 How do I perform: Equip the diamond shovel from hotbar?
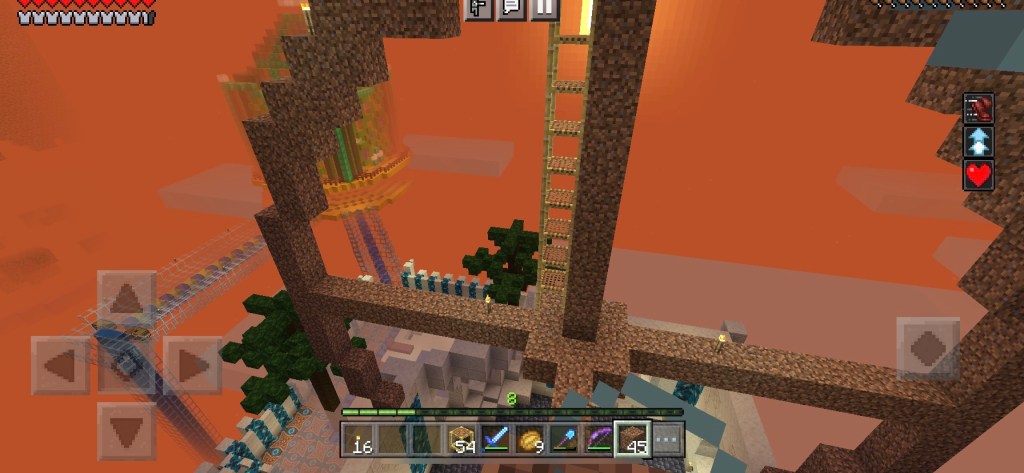(564, 438)
